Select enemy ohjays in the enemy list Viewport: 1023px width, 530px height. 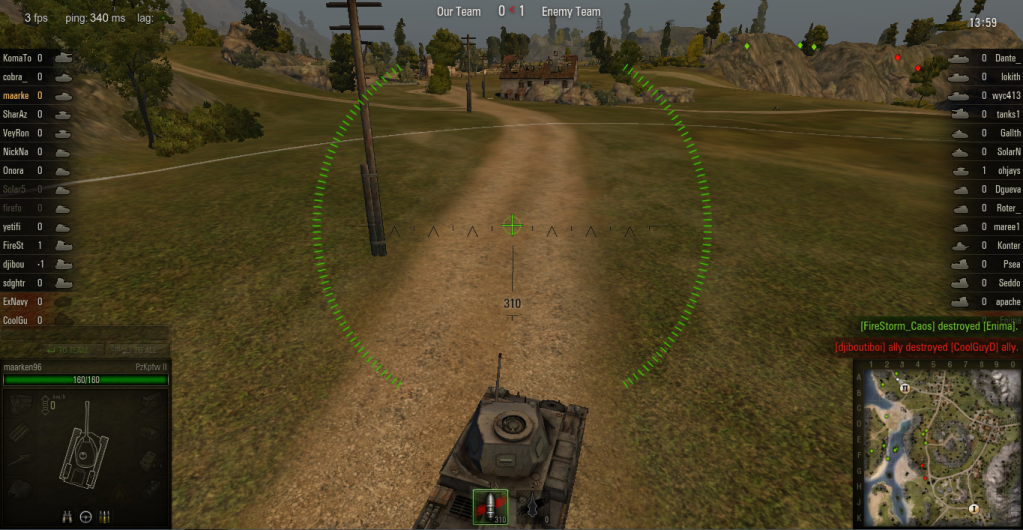1009,171
